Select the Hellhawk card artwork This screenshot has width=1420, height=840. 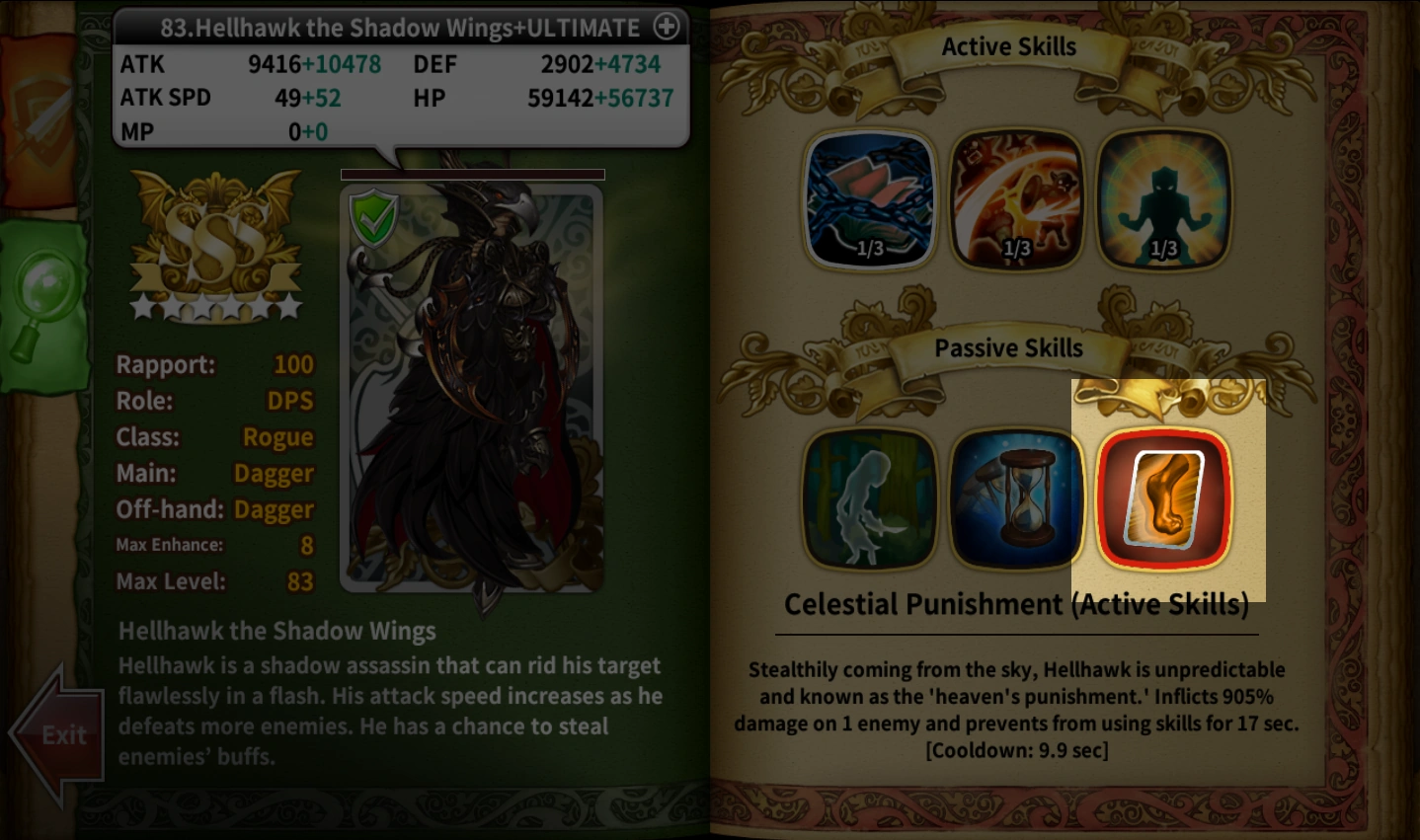[x=472, y=395]
